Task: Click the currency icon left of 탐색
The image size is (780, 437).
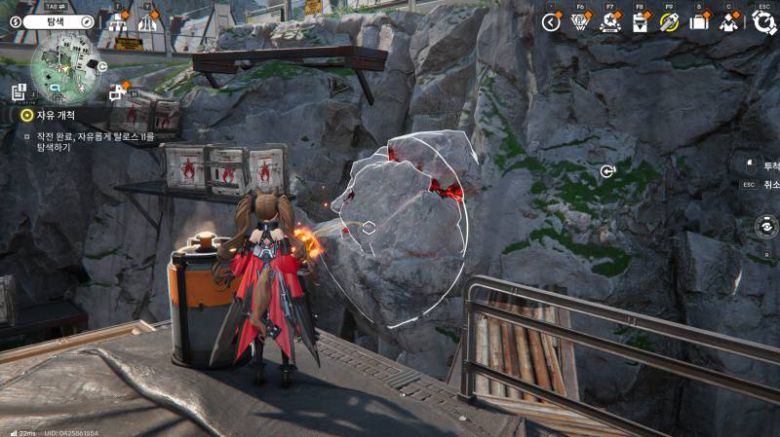Action: coord(15,21)
